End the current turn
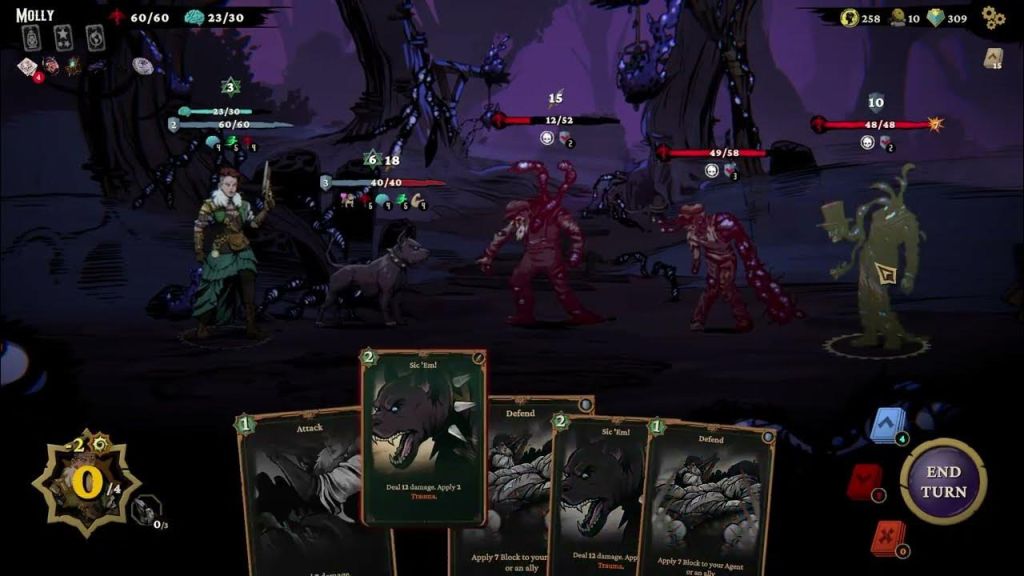The width and height of the screenshot is (1024, 576). (x=943, y=483)
